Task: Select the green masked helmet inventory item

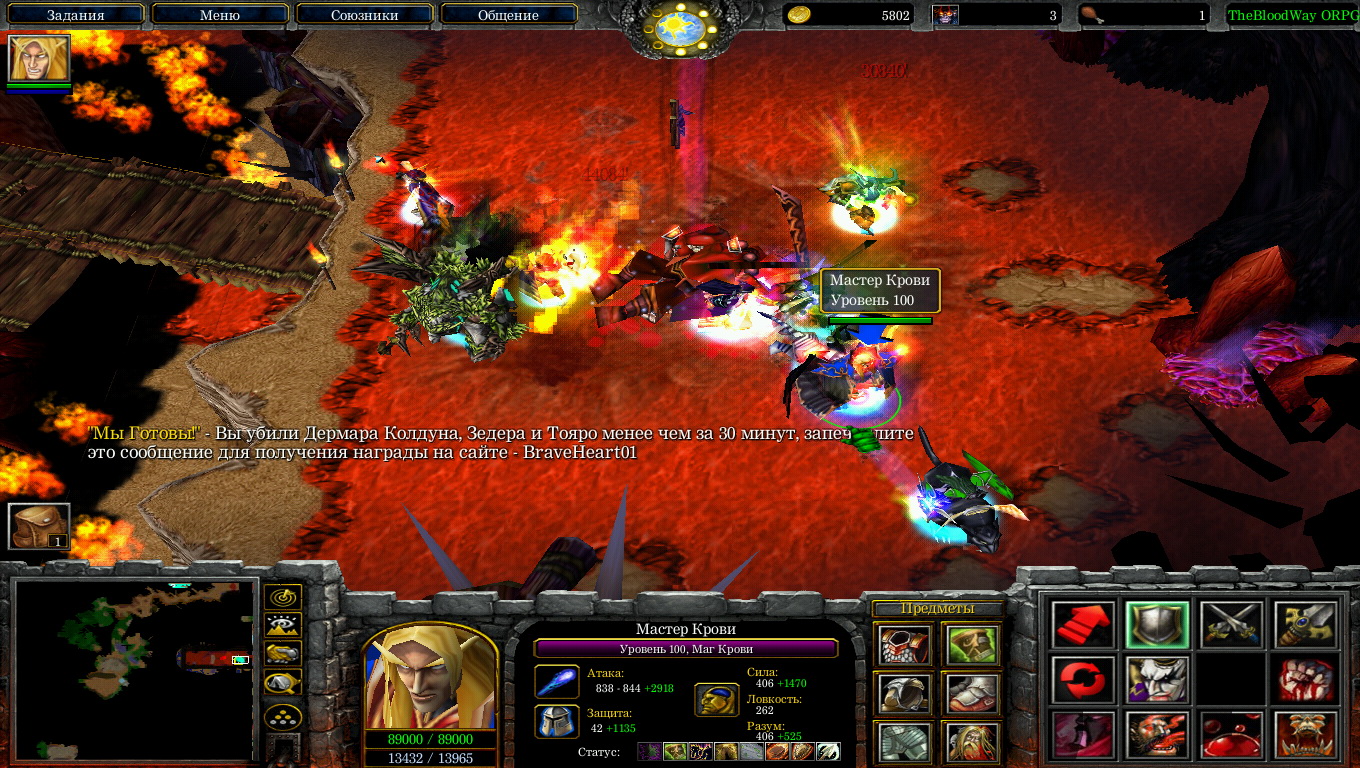Action: (971, 645)
